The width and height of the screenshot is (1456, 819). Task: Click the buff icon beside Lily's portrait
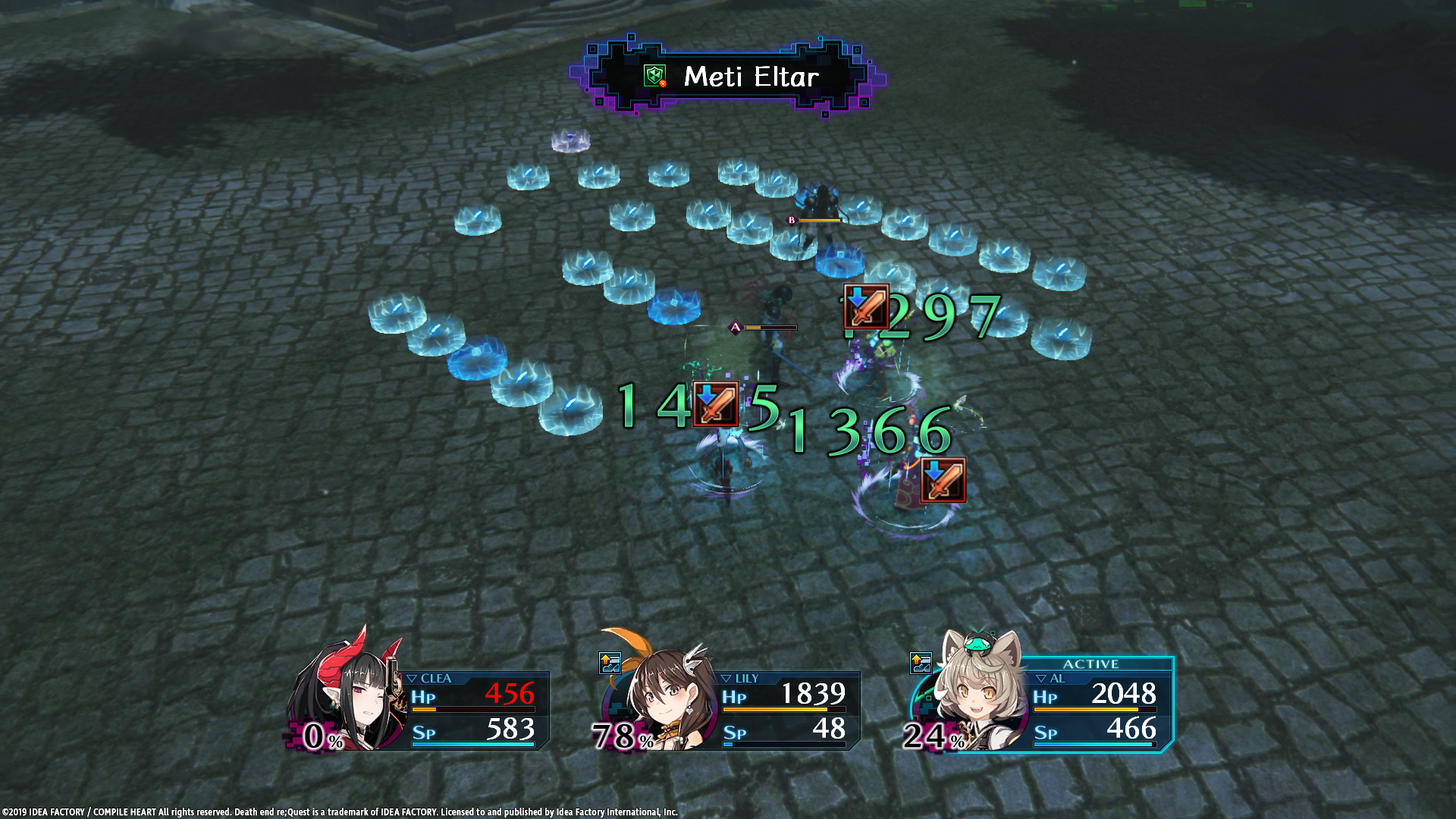610,664
